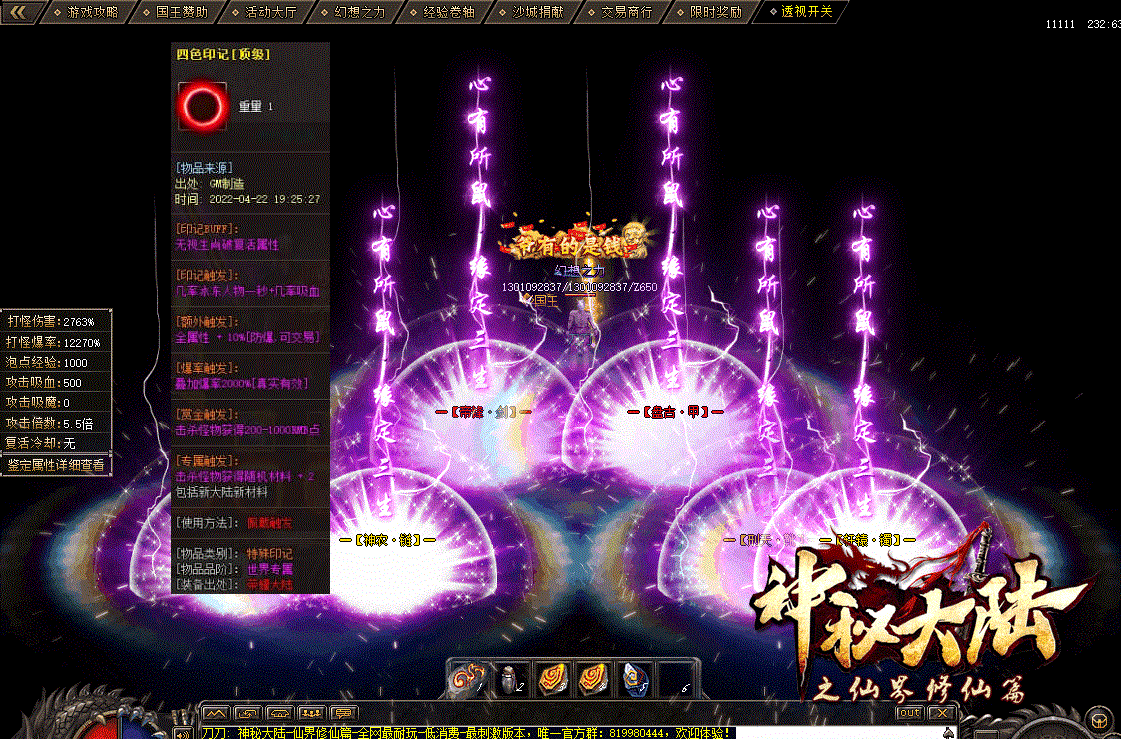The width and height of the screenshot is (1121, 739).
Task: Use the red swirl item in hotbar slot 1
Action: (466, 679)
